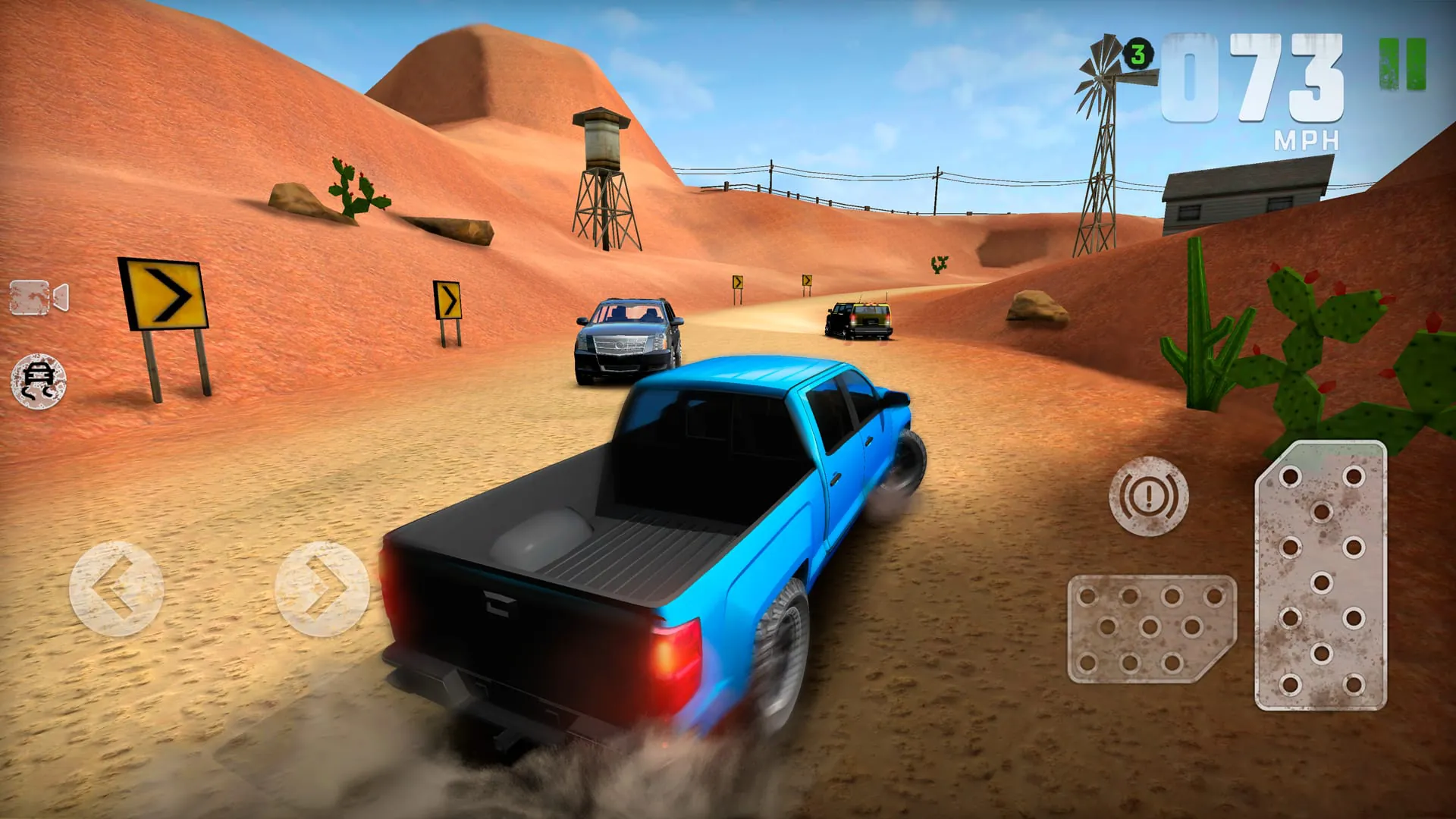Tap the gear number to change views
1456x819 pixels.
point(1140,53)
